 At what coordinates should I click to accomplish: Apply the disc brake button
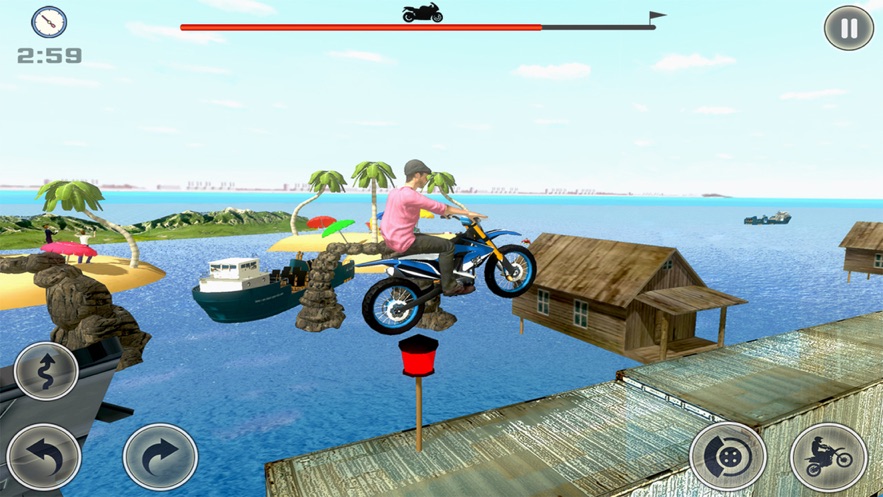(727, 456)
